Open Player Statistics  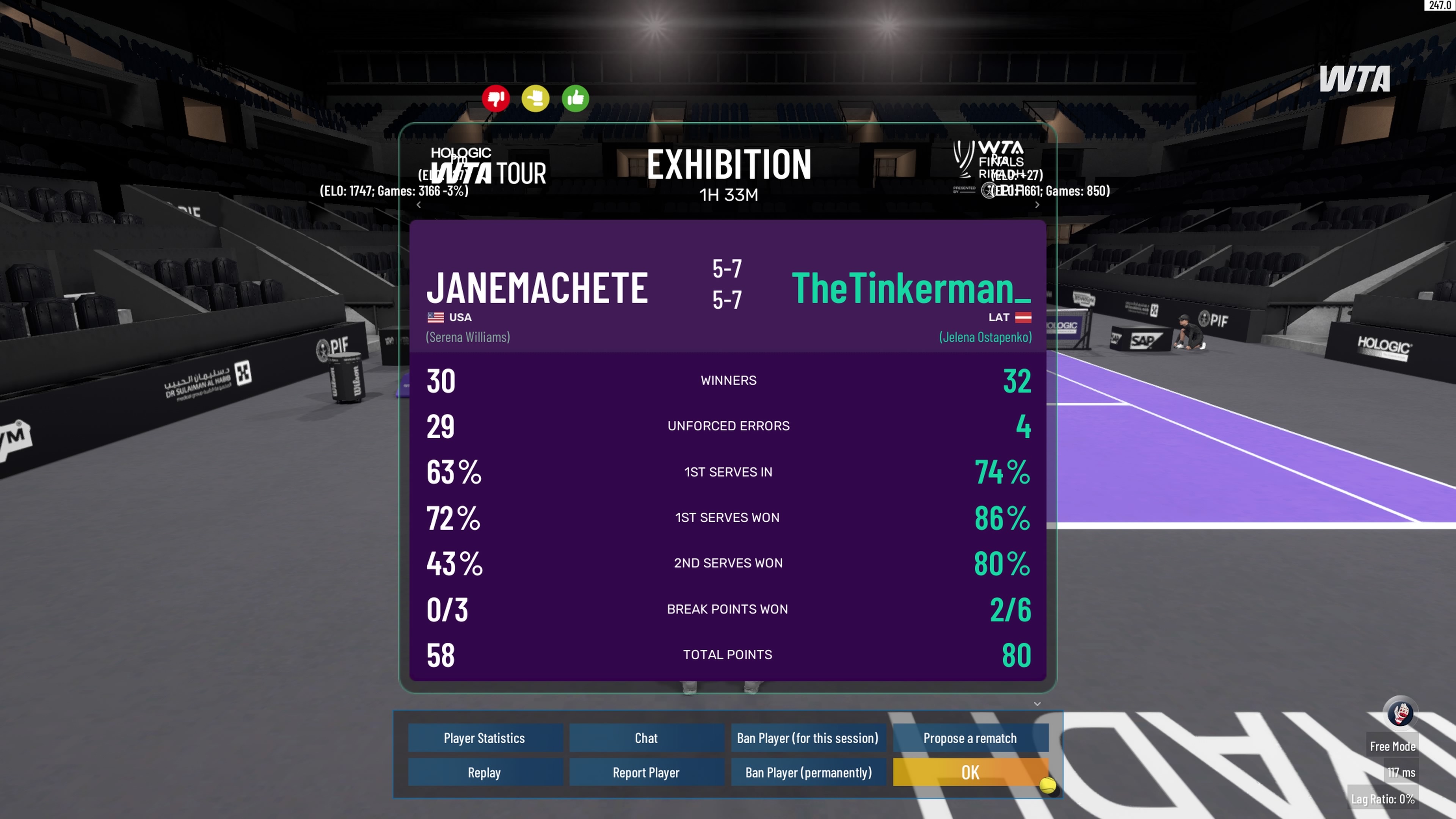coord(485,738)
